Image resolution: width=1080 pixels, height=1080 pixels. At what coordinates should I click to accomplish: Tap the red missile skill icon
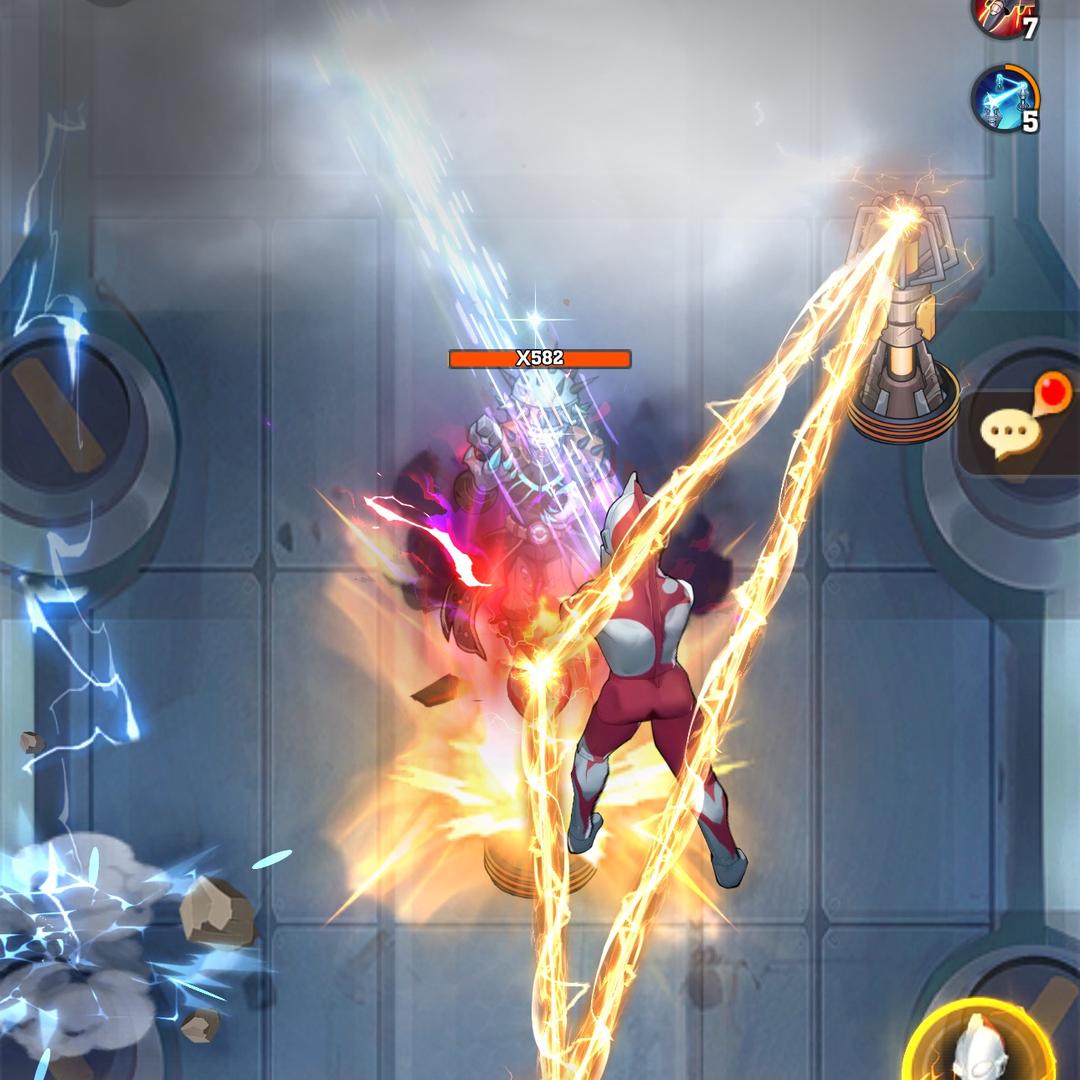(1003, 14)
